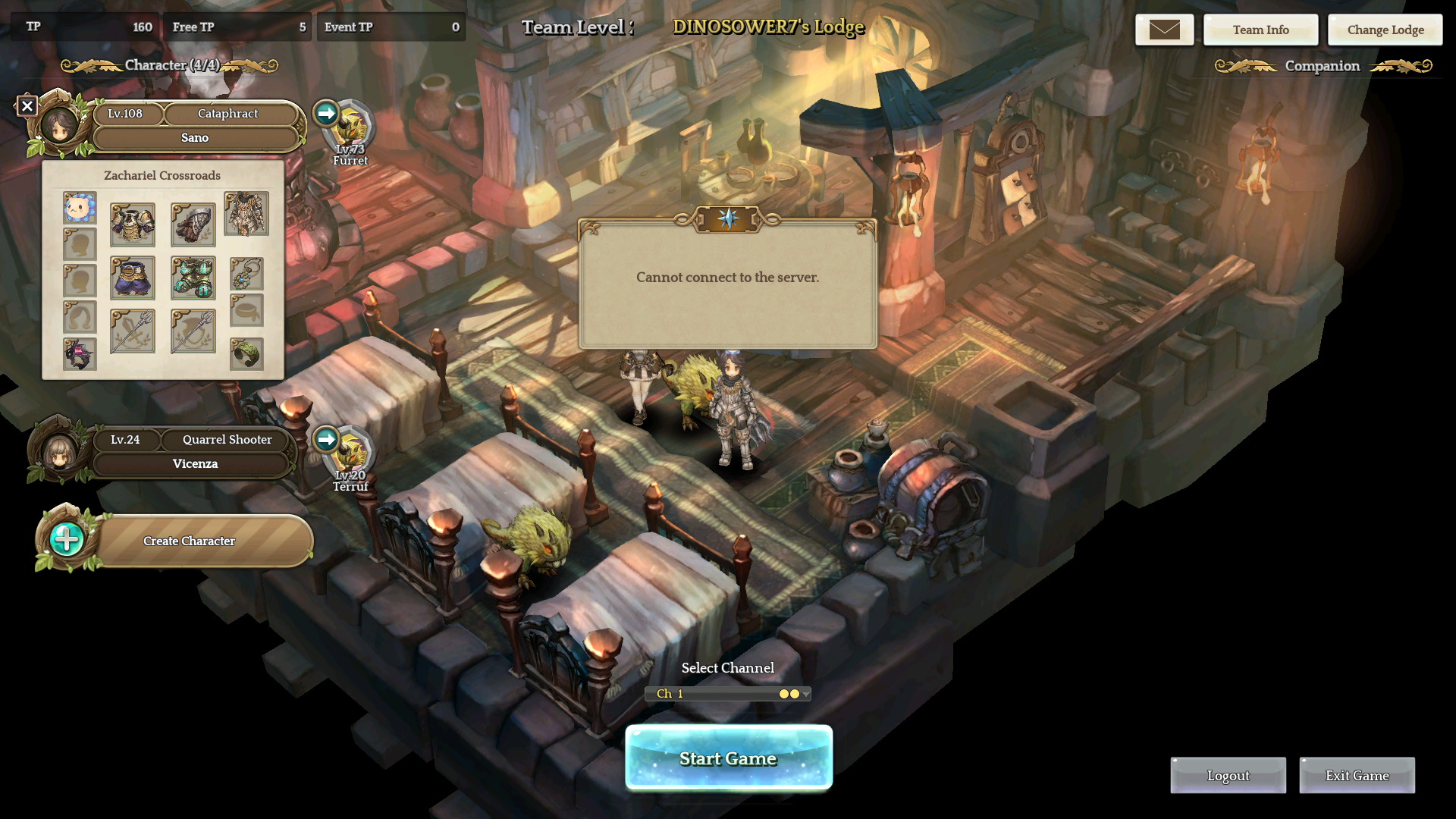Select the Quarrel Shooter character Vicenza
Viewport: 1456px width, 819px height.
195,463
